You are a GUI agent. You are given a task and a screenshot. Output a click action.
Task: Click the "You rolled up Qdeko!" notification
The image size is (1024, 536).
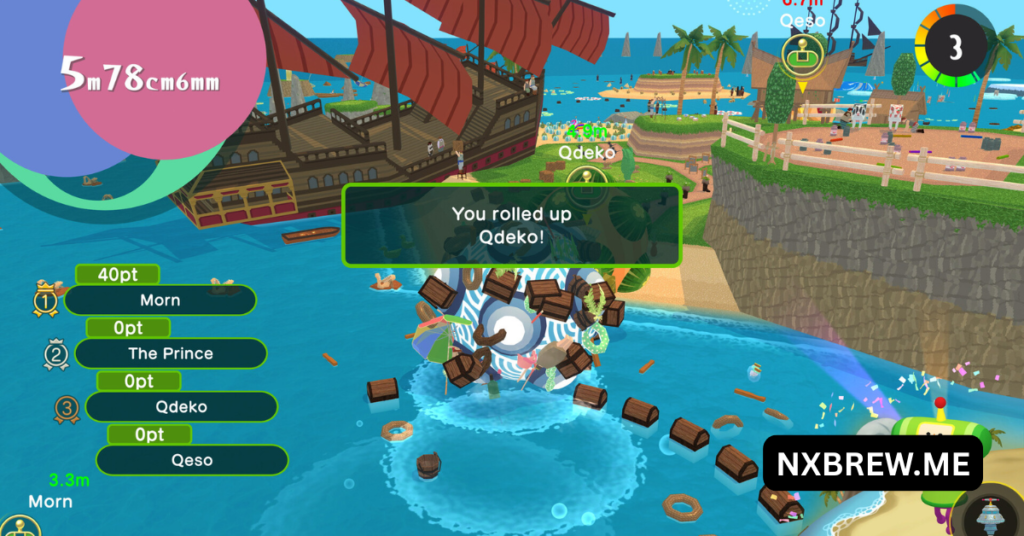[511, 224]
